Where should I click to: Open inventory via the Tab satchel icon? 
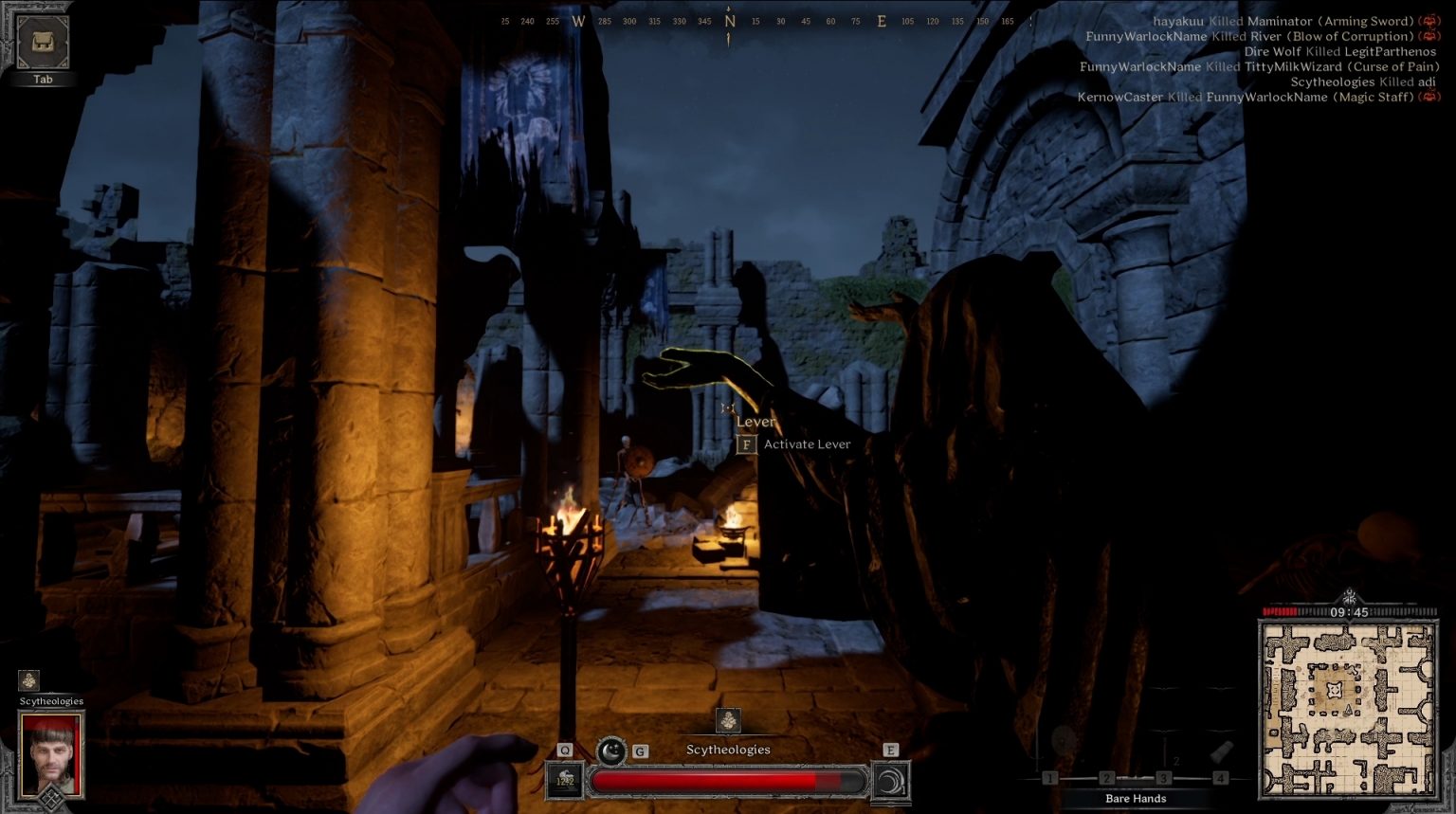tap(42, 42)
